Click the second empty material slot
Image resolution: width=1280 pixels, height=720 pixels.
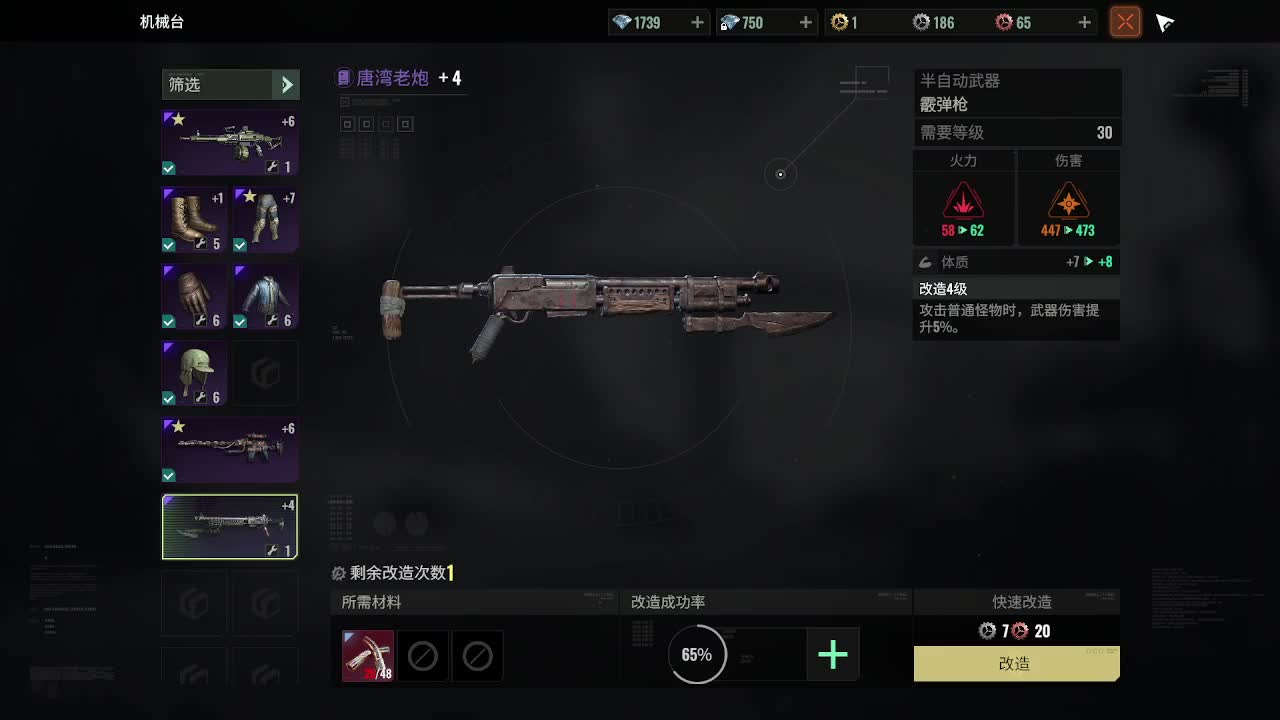(x=423, y=655)
